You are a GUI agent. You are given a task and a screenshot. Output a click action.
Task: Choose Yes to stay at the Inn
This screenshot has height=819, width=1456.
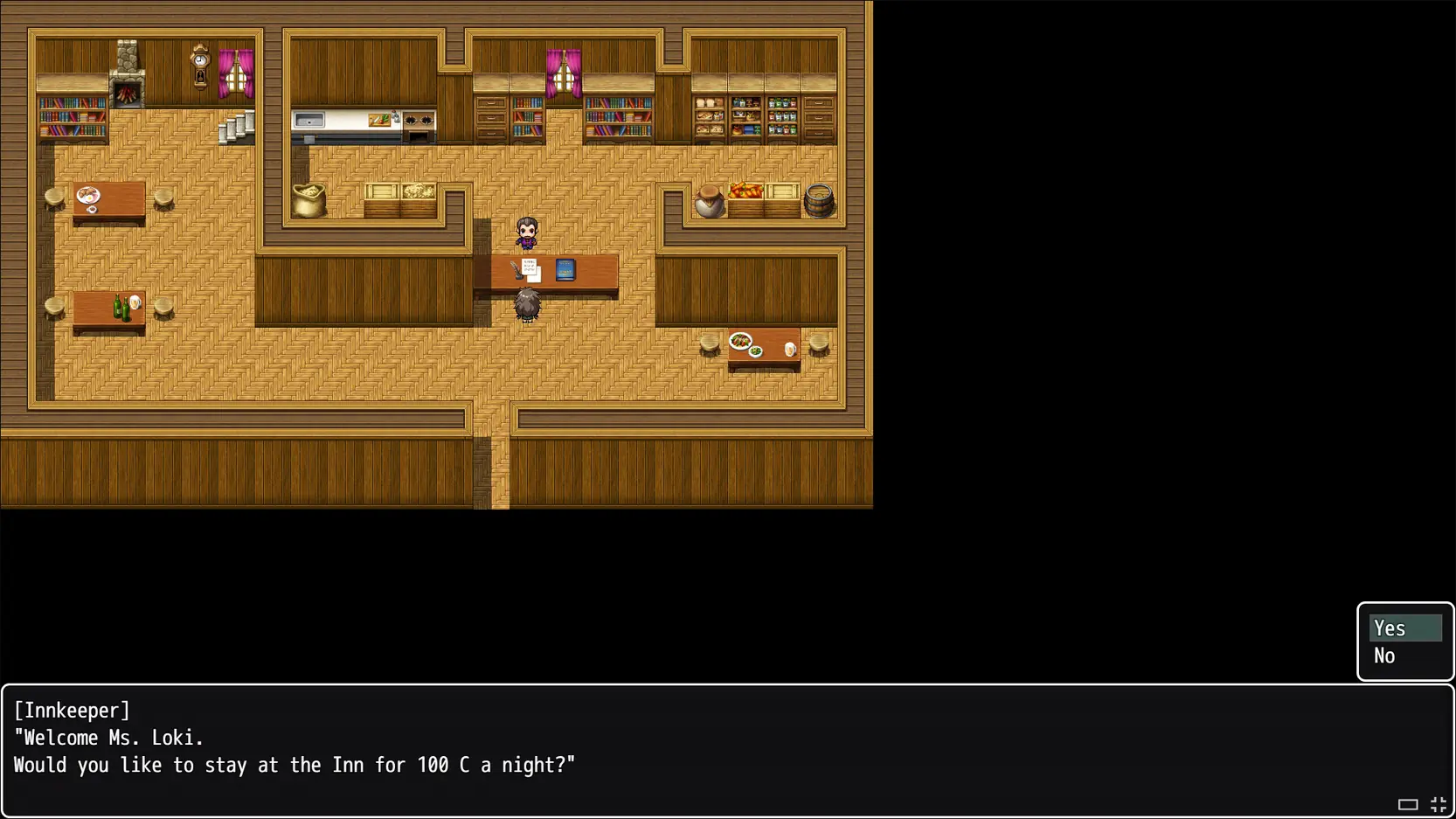point(1404,628)
